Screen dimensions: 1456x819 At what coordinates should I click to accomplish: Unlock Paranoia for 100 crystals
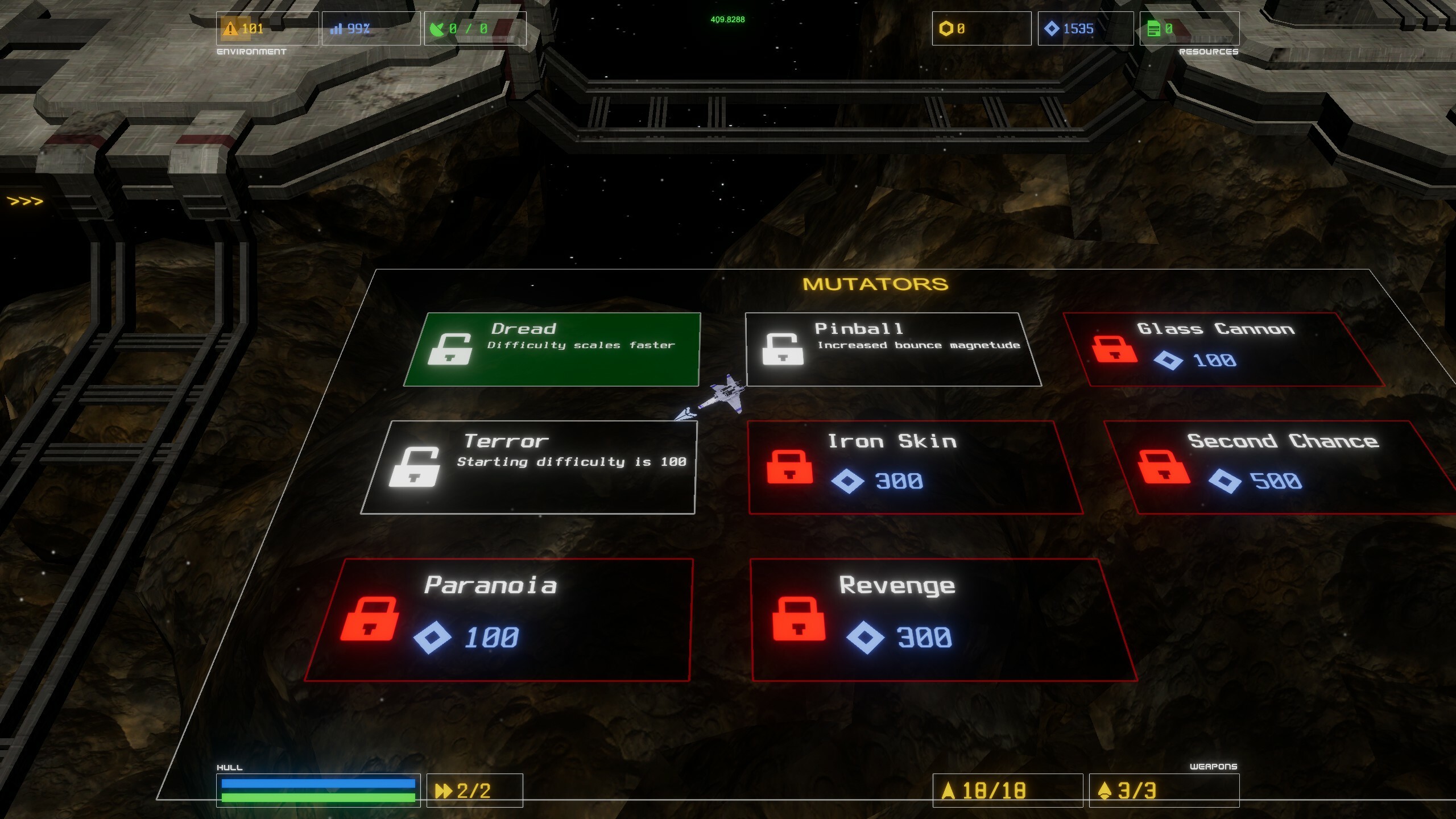[x=498, y=619]
